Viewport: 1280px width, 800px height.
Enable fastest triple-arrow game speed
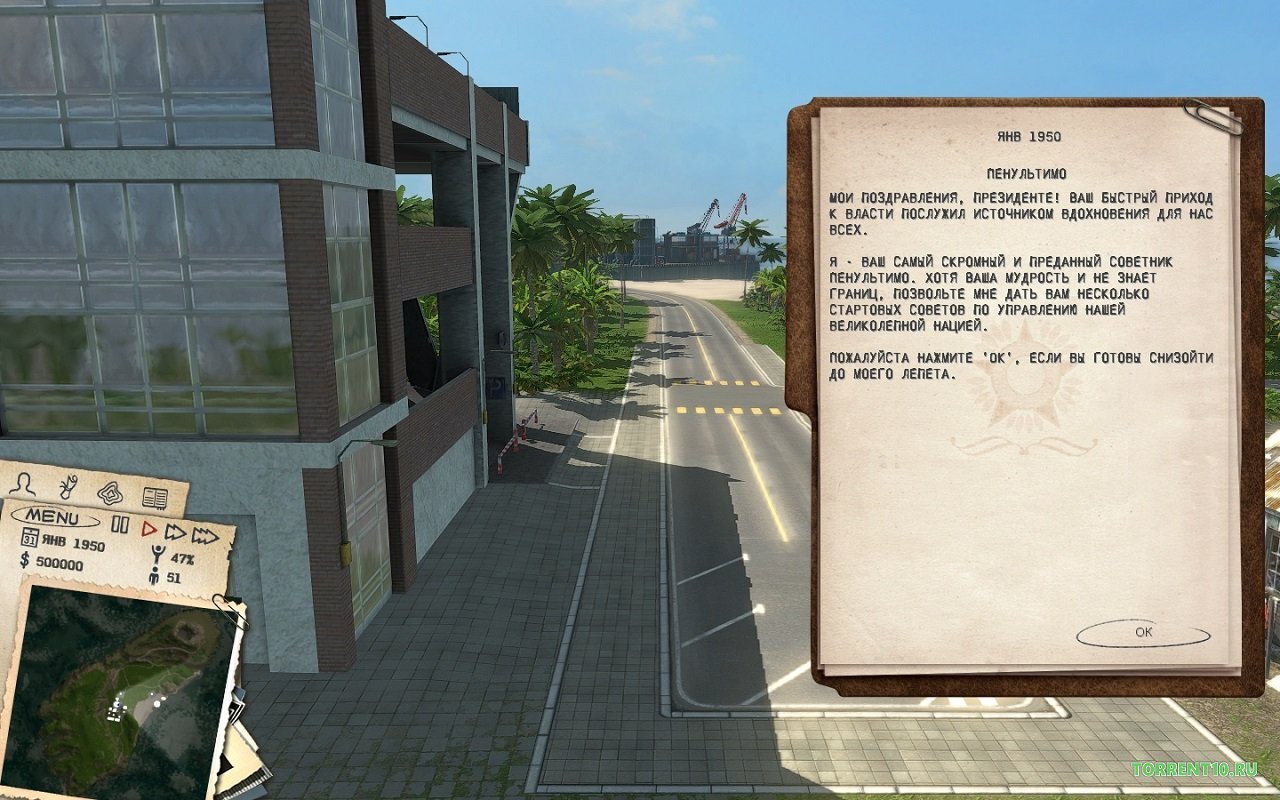point(205,536)
